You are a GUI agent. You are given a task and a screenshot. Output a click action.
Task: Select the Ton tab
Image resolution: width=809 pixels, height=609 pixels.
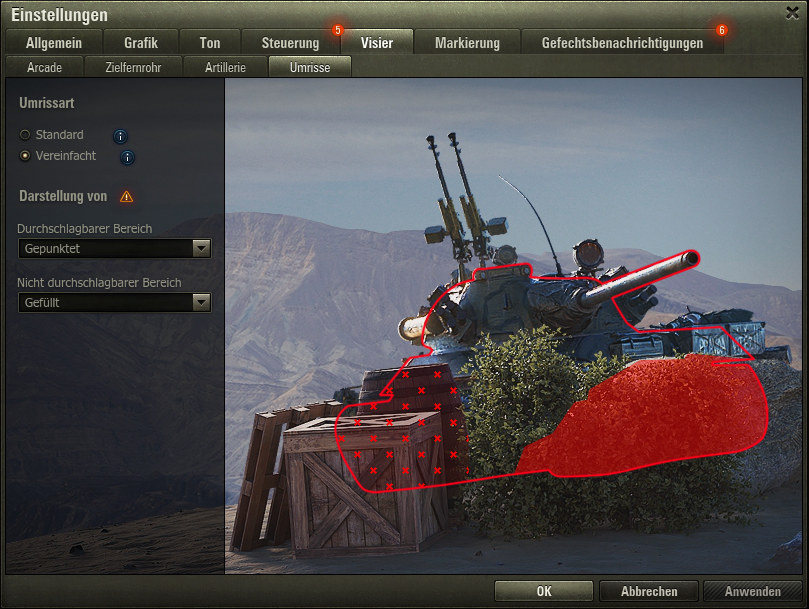210,43
